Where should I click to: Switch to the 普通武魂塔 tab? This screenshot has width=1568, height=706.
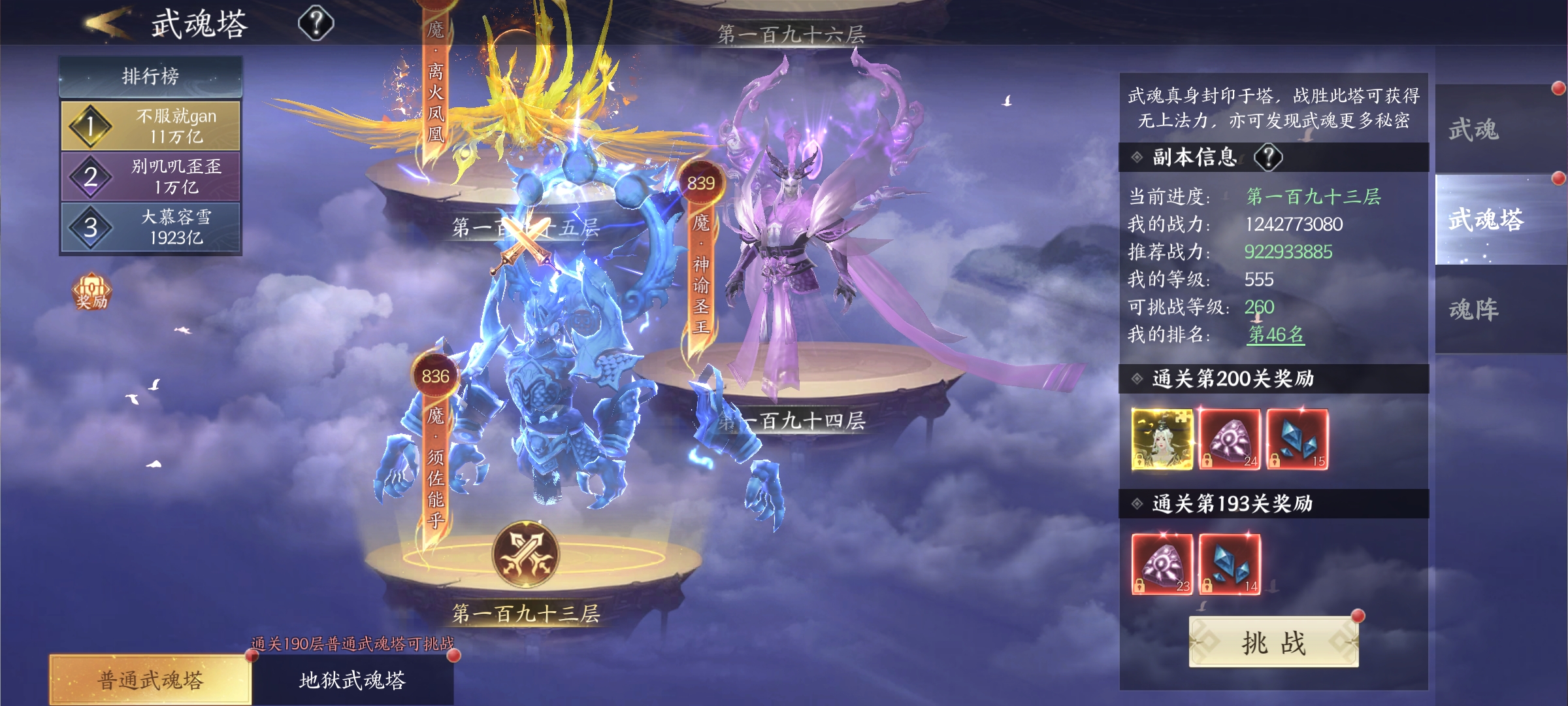pyautogui.click(x=150, y=680)
